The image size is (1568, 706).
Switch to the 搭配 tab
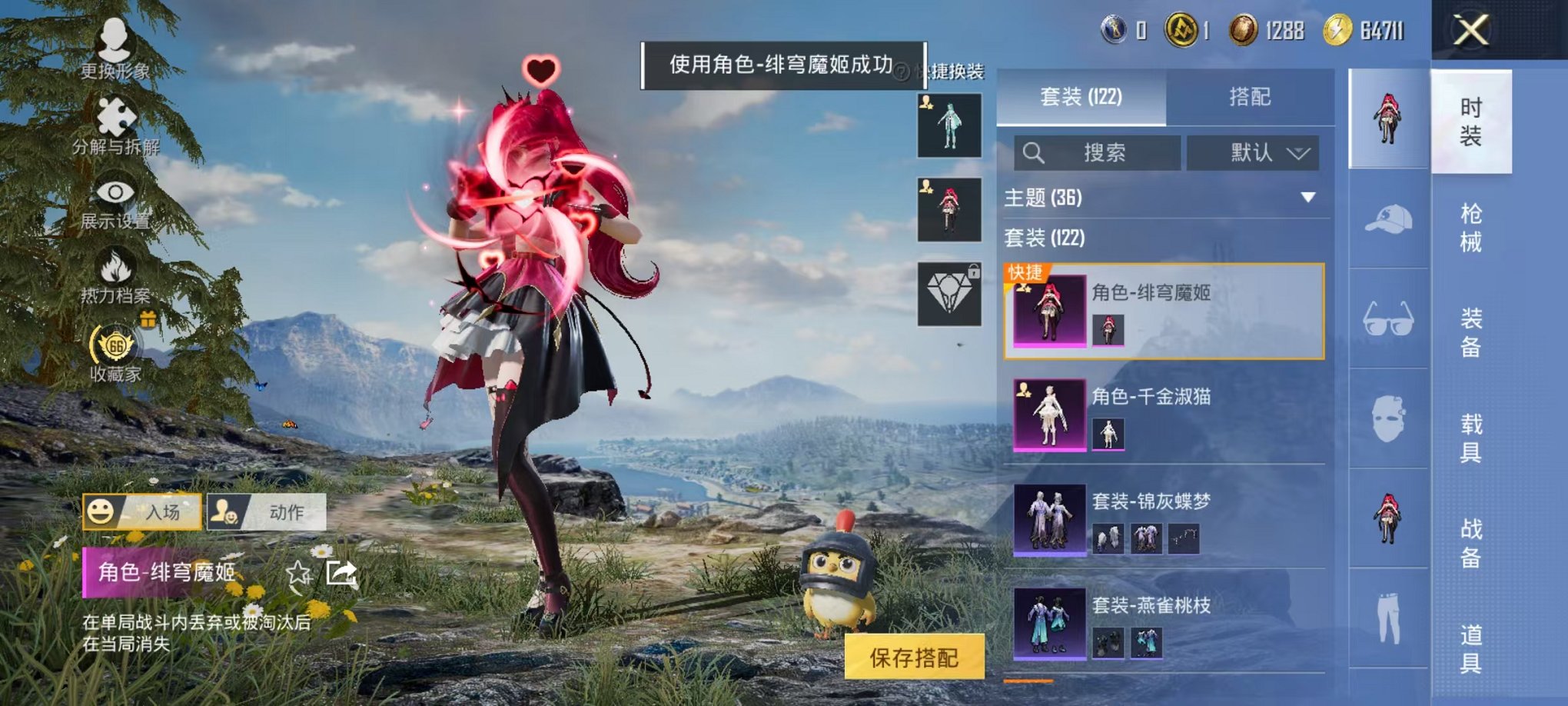1248,98
